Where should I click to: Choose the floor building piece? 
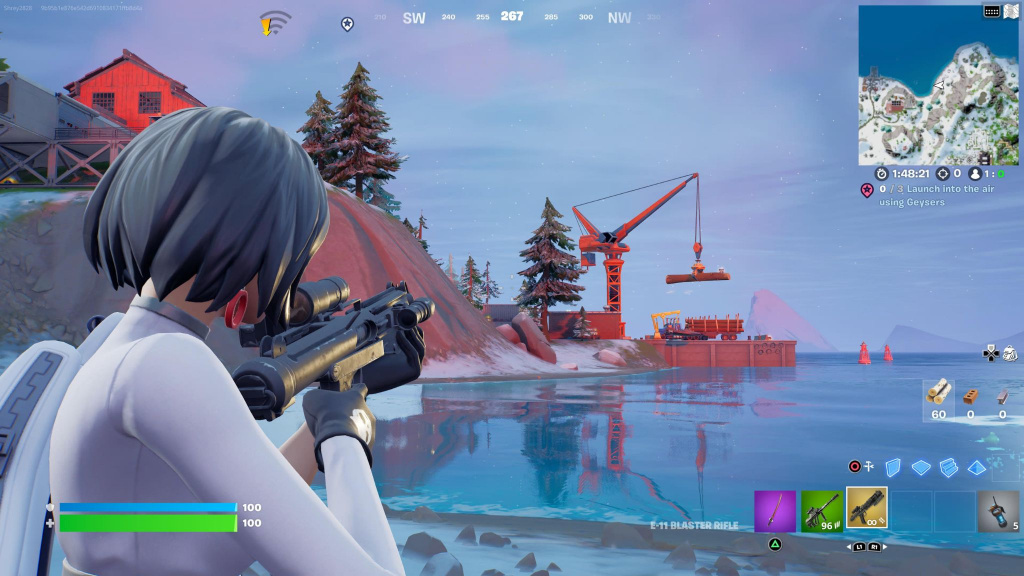tap(921, 467)
